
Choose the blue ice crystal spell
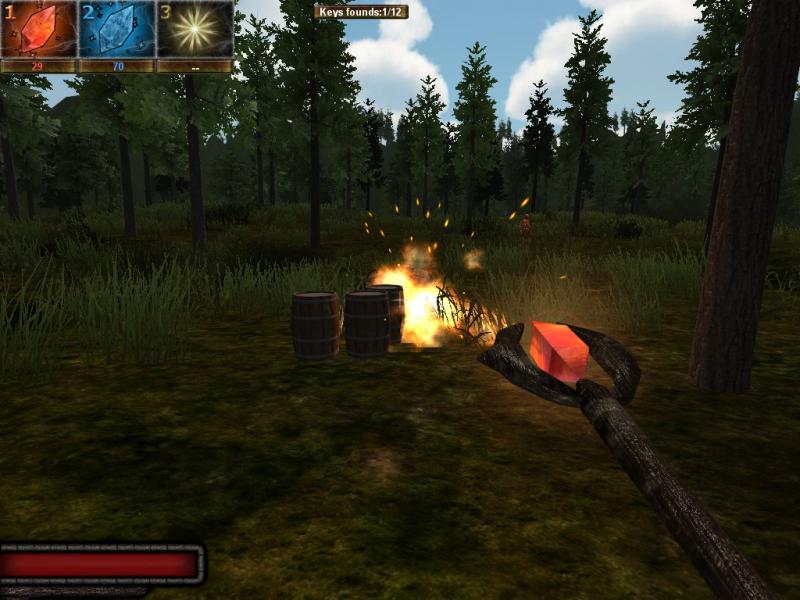[x=116, y=29]
